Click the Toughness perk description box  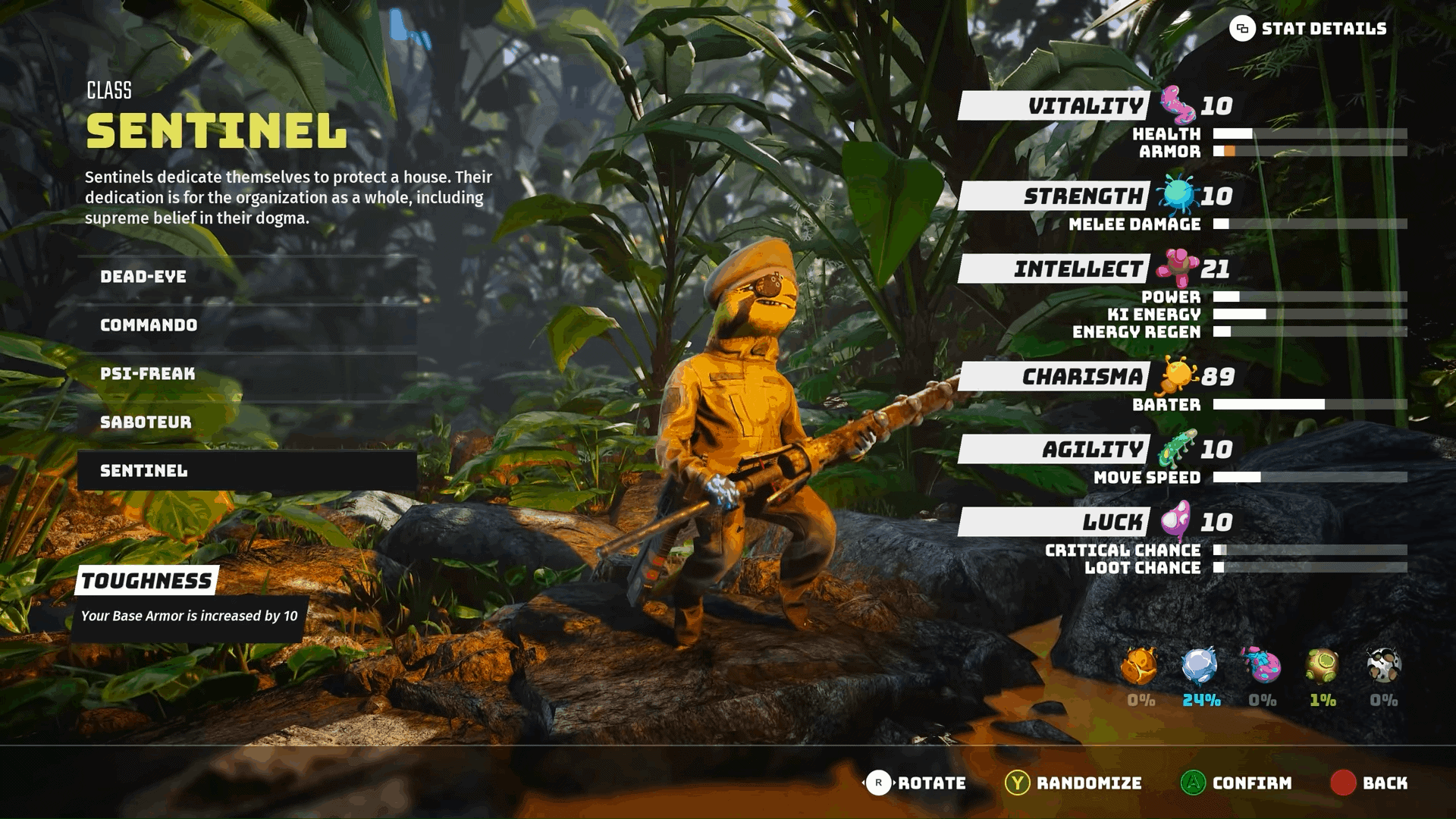190,617
